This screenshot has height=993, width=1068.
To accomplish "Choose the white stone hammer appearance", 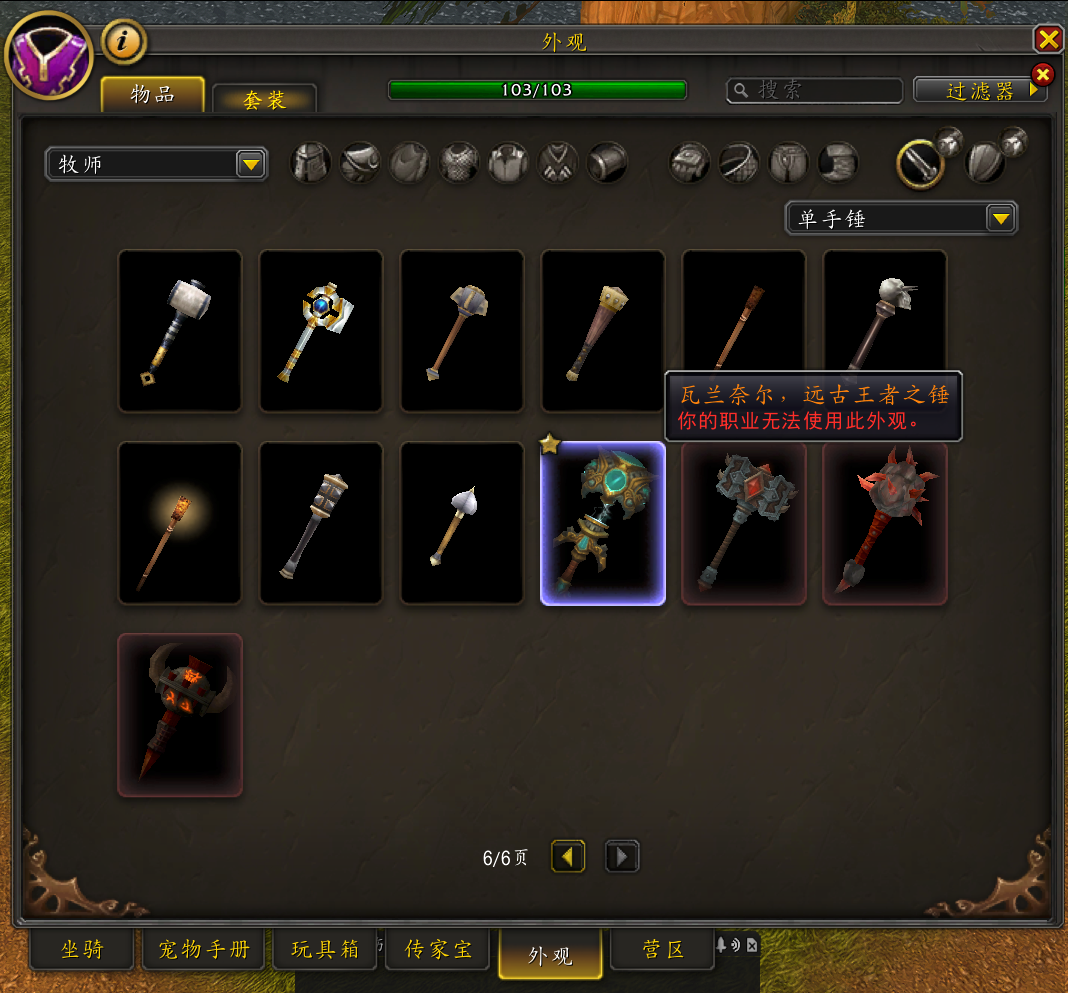I will click(x=180, y=330).
